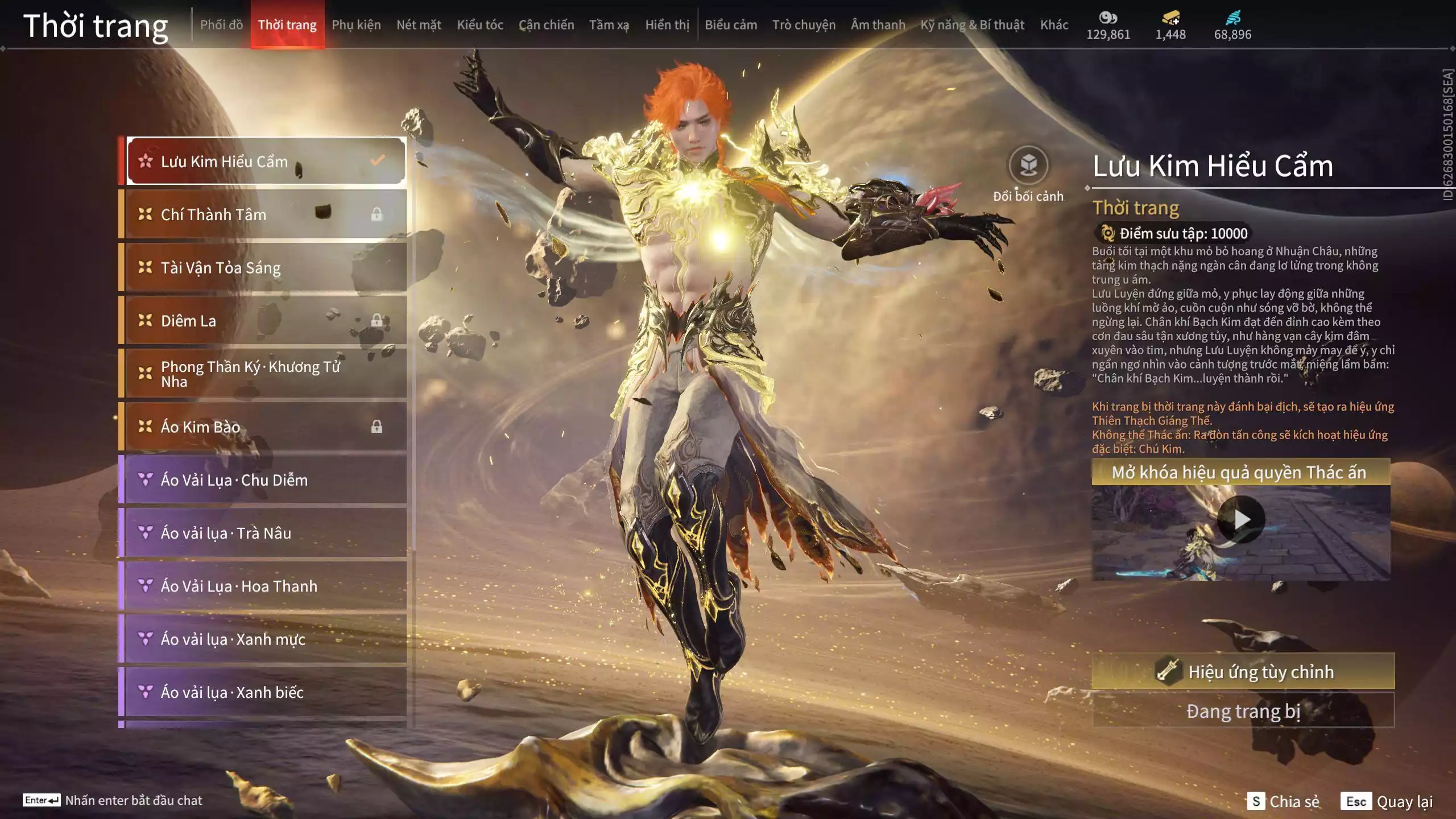Screen dimensions: 1456x819
Task: Switch to the Phối đồ tab
Action: (221, 25)
